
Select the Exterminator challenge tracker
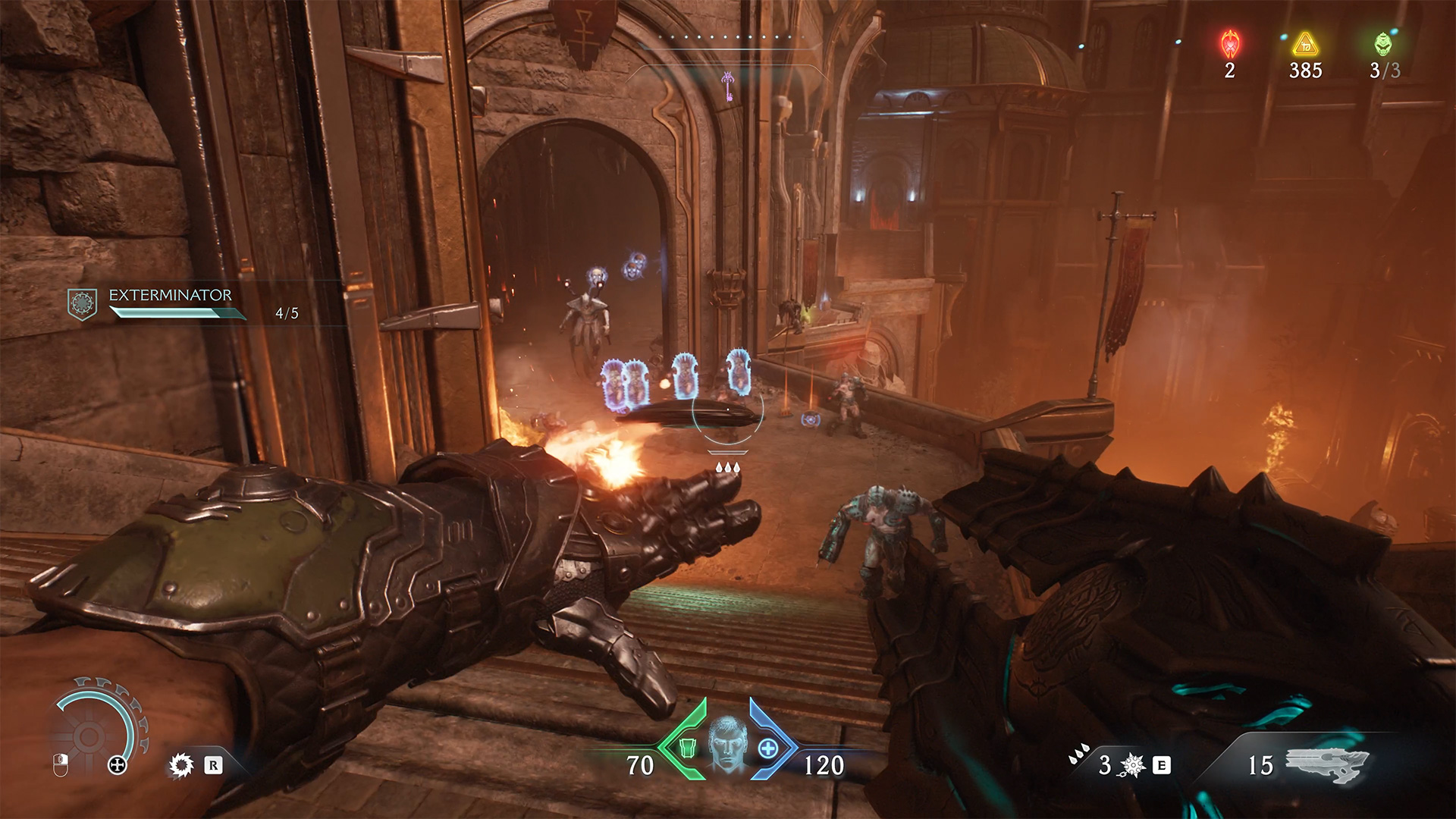[x=171, y=303]
